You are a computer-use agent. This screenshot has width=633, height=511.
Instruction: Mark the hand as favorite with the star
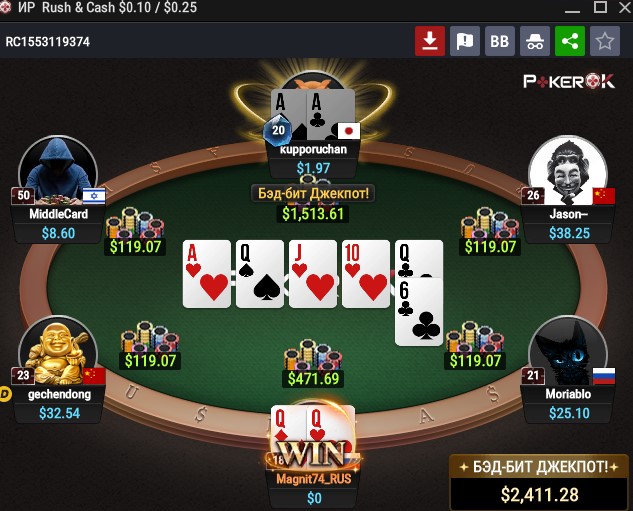point(604,41)
